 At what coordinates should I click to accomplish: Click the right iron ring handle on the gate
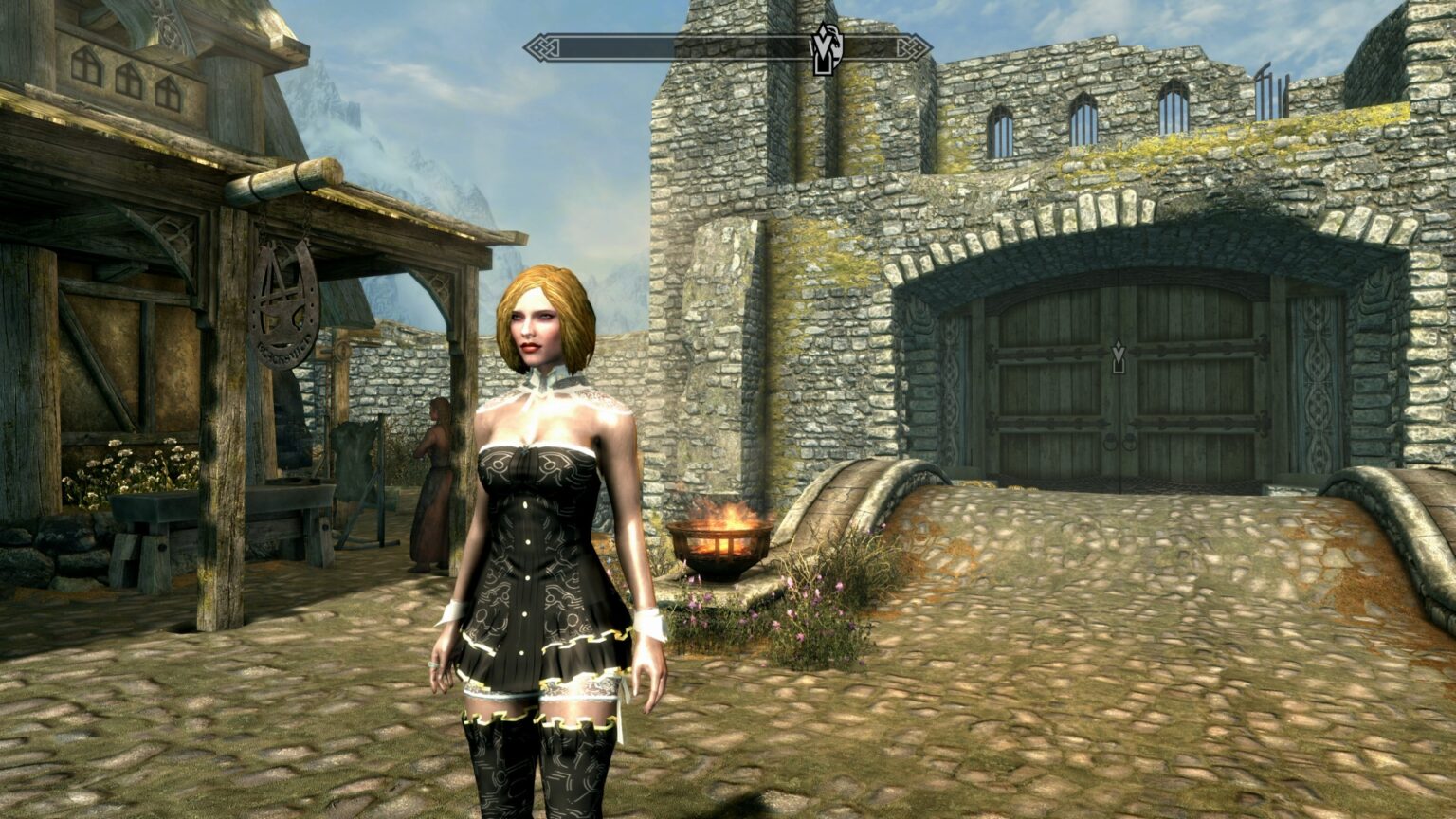(x=1129, y=442)
